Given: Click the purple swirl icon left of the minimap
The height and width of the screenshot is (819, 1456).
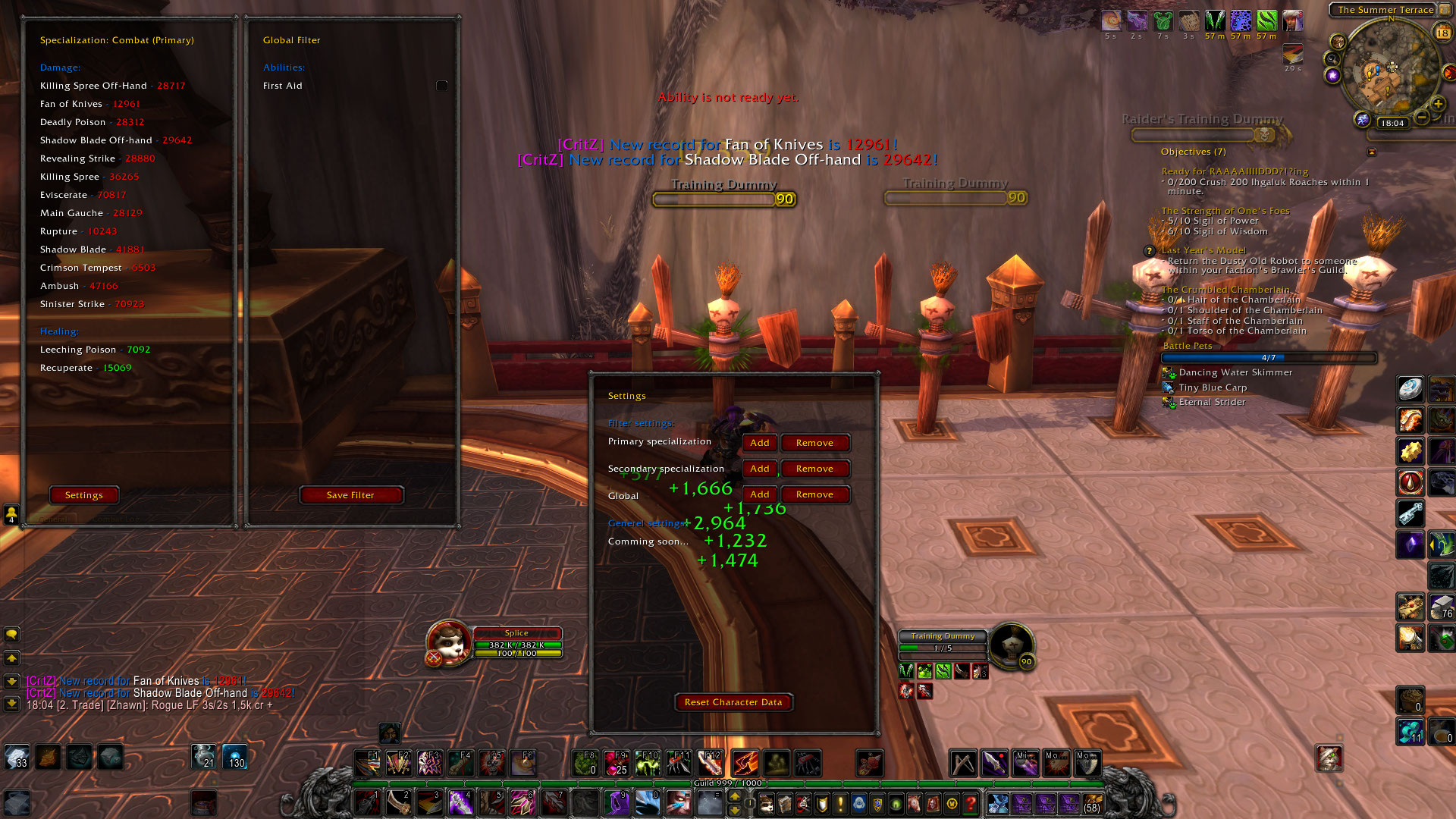Looking at the screenshot, I should 1332,76.
